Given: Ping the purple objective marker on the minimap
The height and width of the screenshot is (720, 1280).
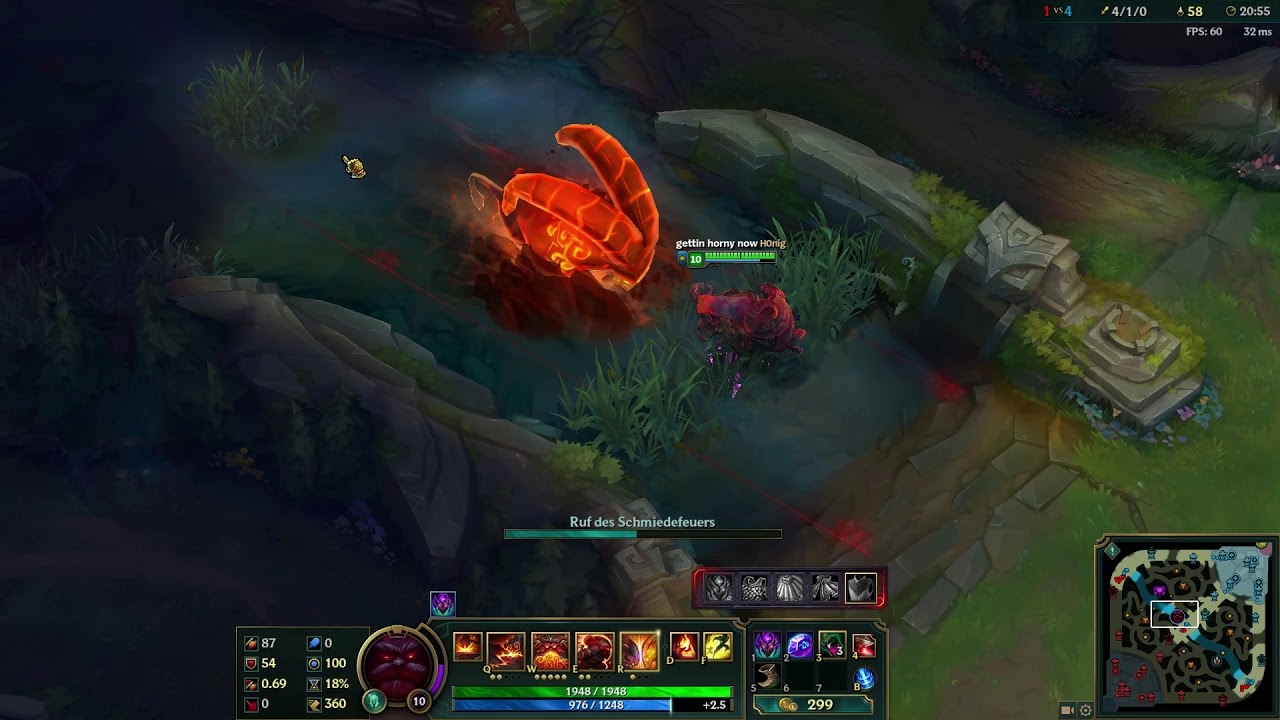Looking at the screenshot, I should [1159, 589].
